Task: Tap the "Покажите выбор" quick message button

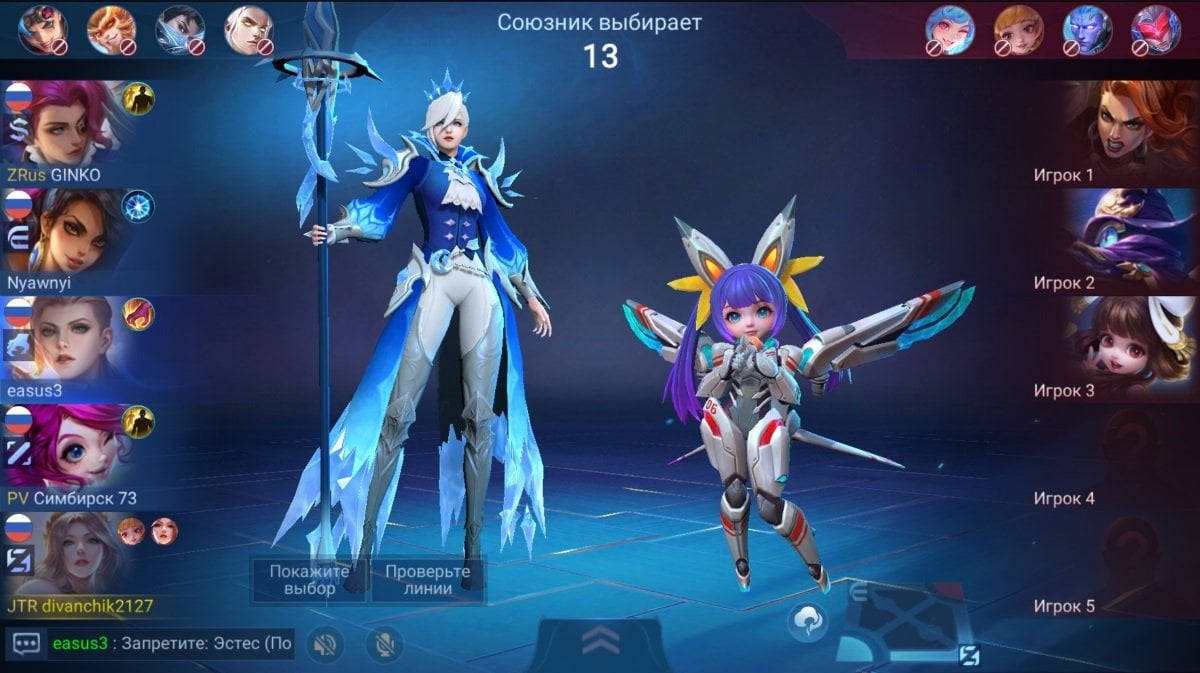Action: click(309, 580)
